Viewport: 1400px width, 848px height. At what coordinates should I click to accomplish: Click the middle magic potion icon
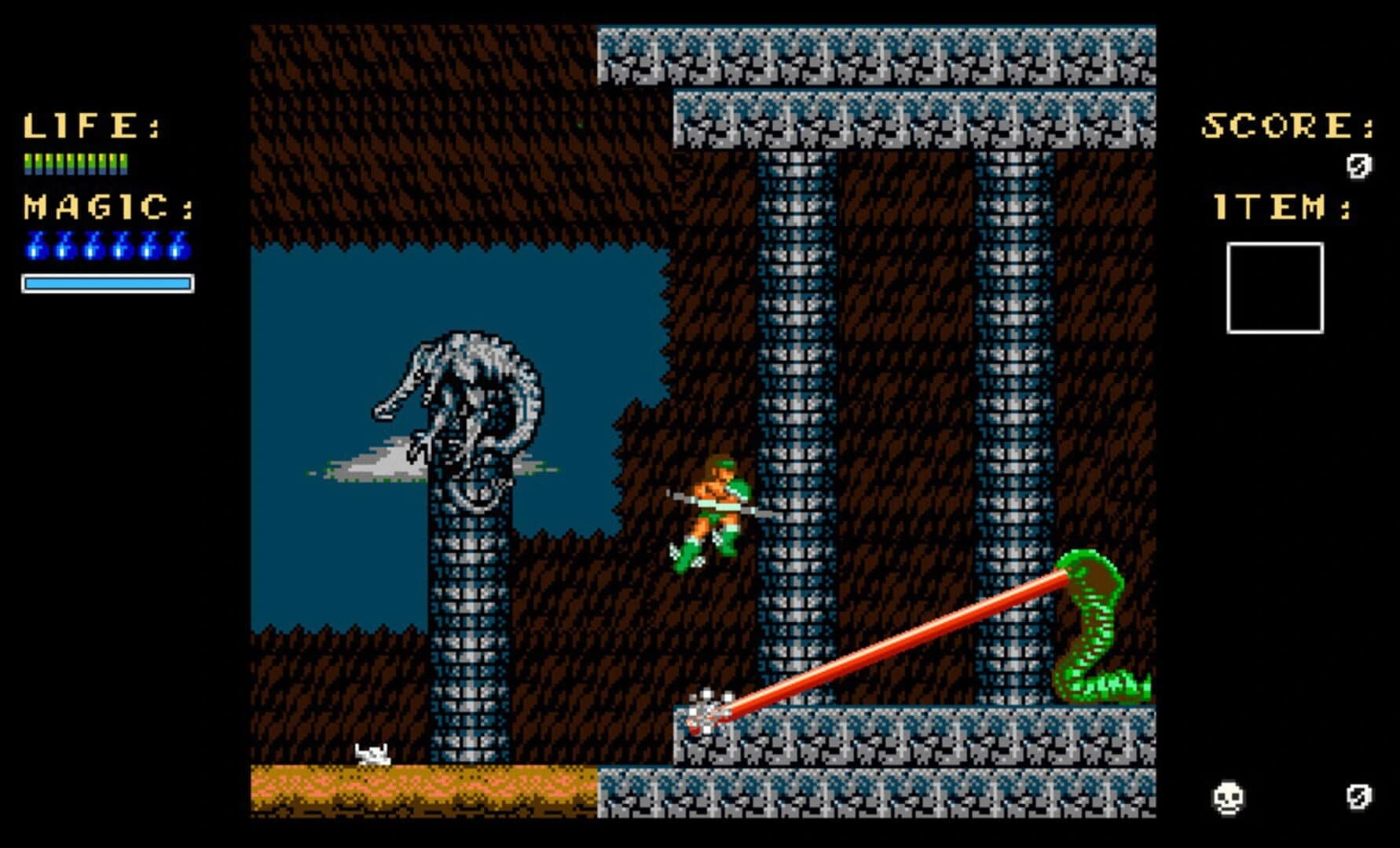pos(108,245)
